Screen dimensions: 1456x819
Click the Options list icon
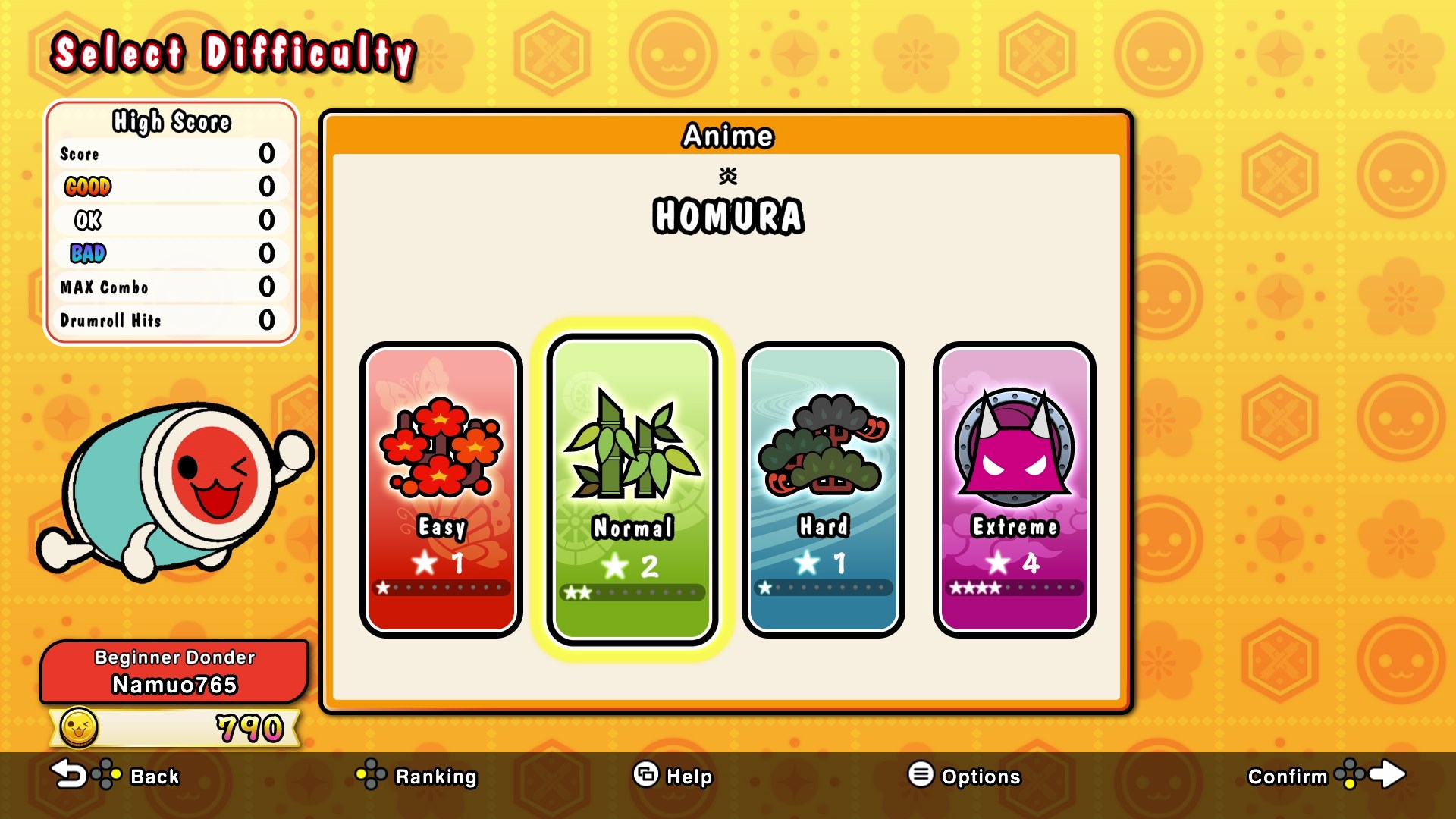(x=920, y=776)
